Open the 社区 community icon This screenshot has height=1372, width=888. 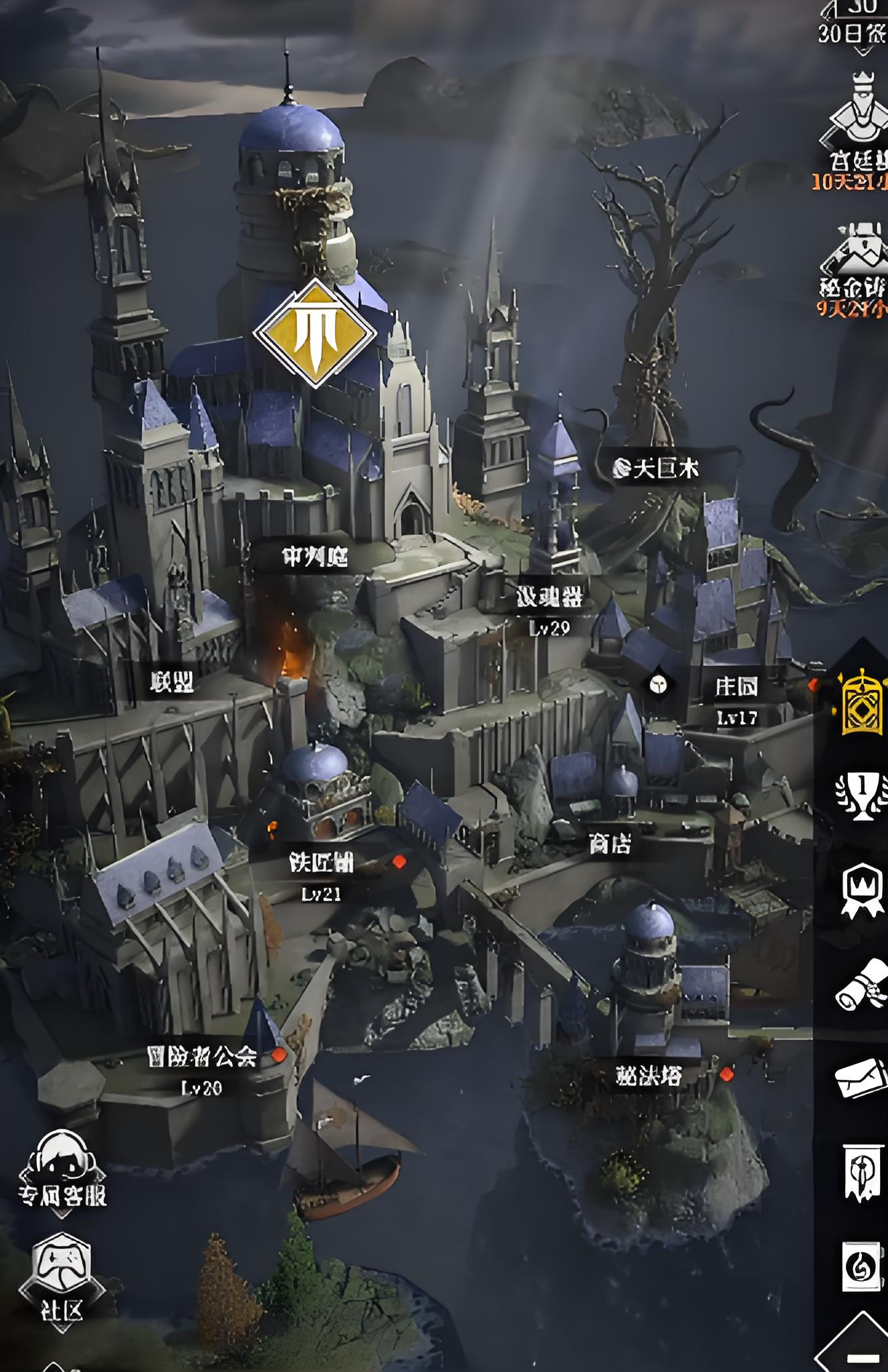[x=62, y=1280]
